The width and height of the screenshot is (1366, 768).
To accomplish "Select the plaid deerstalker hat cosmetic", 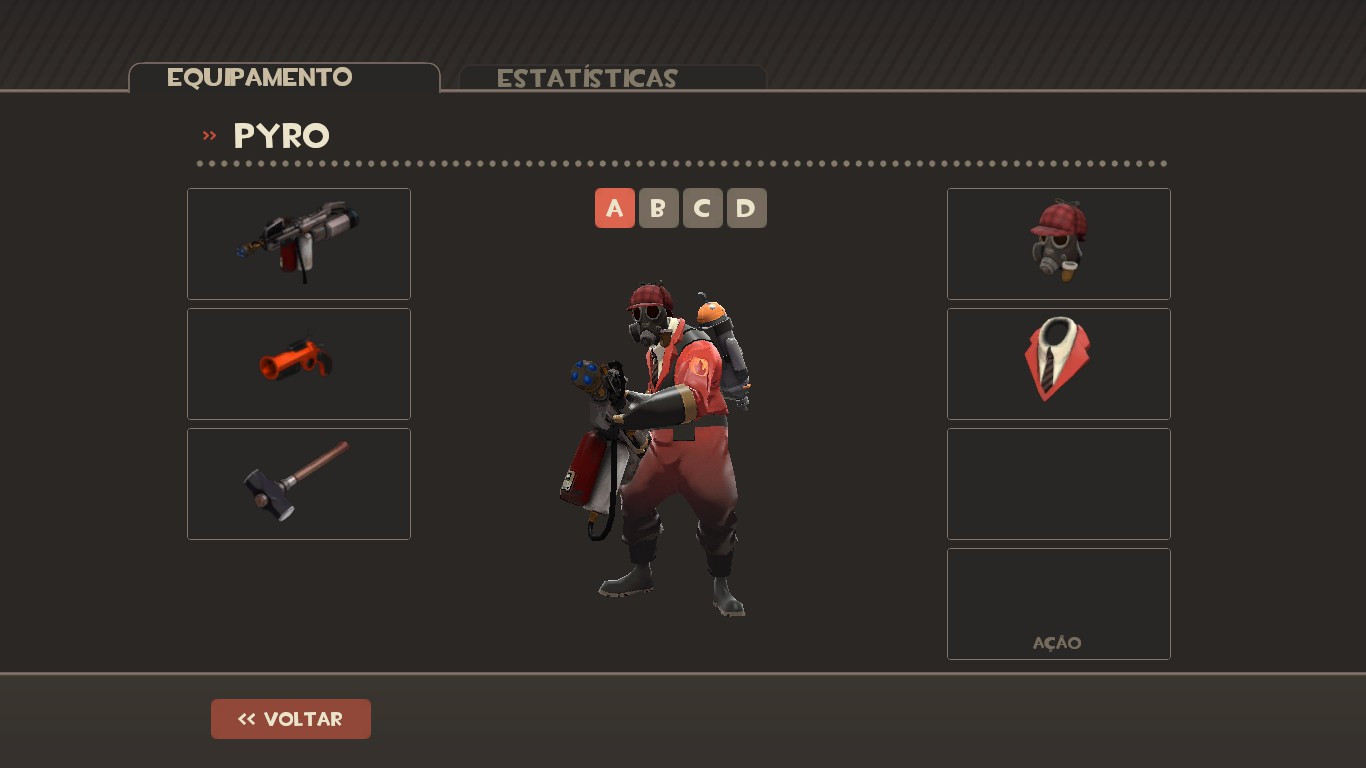I will pos(1058,243).
